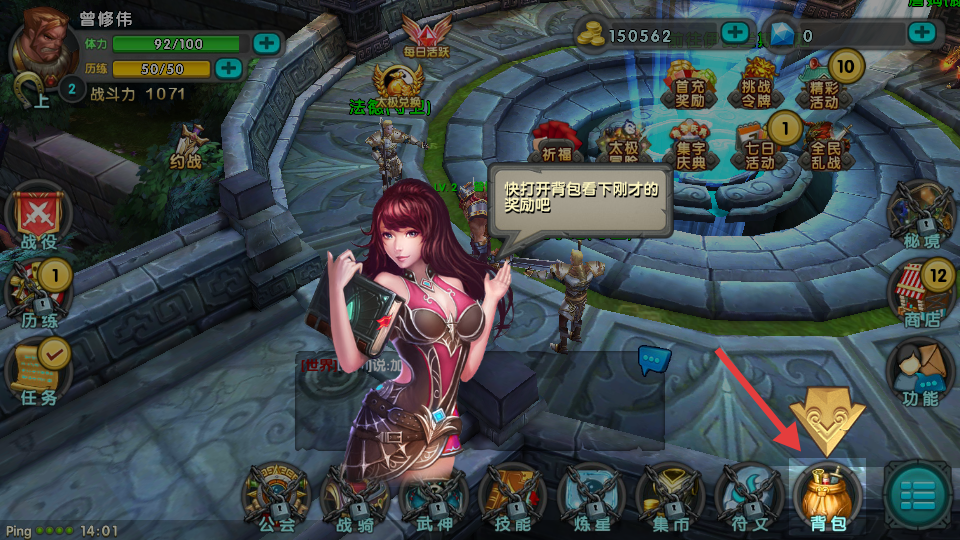Open the 历练 training icon
960x540 pixels.
point(39,294)
